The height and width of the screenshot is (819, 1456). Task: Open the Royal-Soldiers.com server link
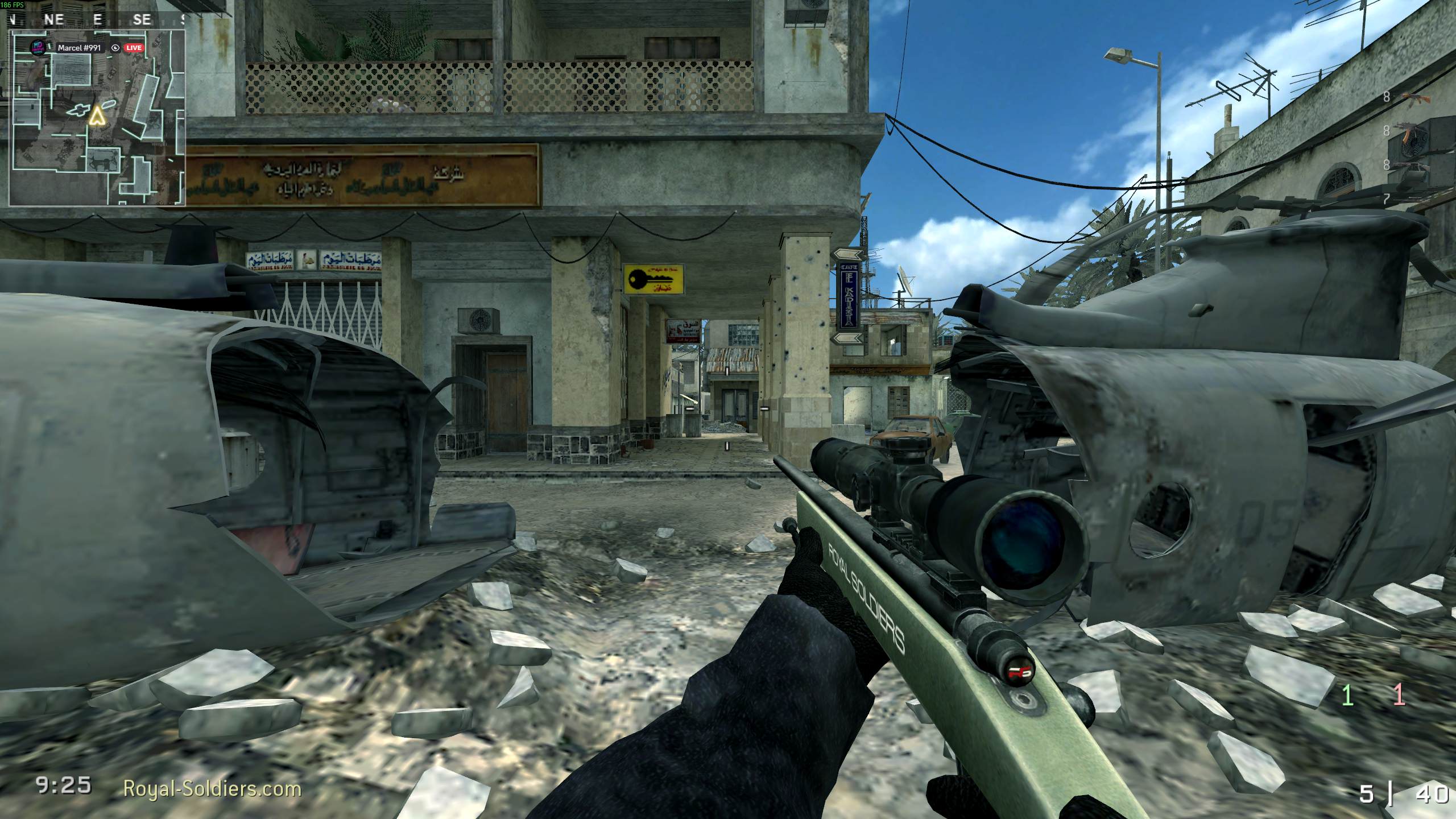[212, 789]
